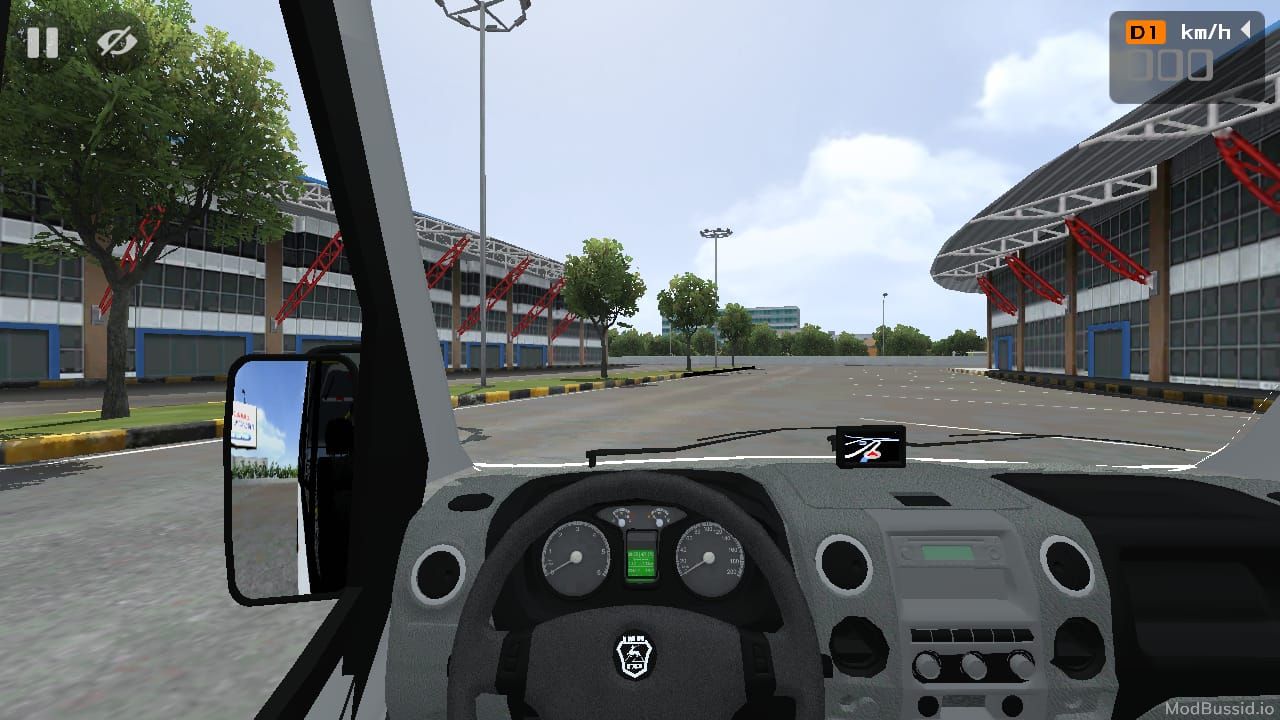Tap the orange D1 gear indicator
Viewport: 1280px width, 720px height.
pos(1146,33)
